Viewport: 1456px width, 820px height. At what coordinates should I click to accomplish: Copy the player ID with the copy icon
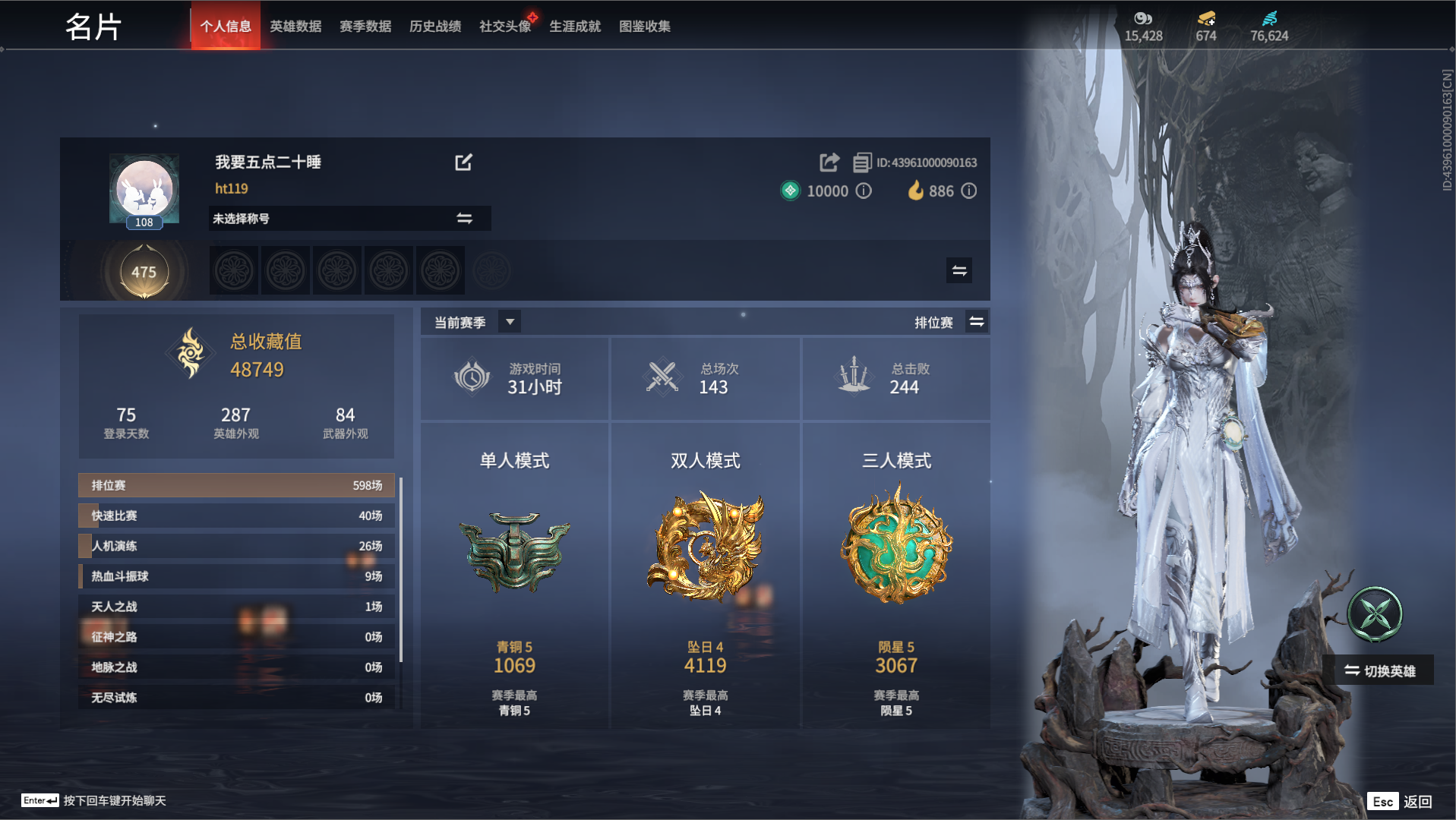point(862,162)
